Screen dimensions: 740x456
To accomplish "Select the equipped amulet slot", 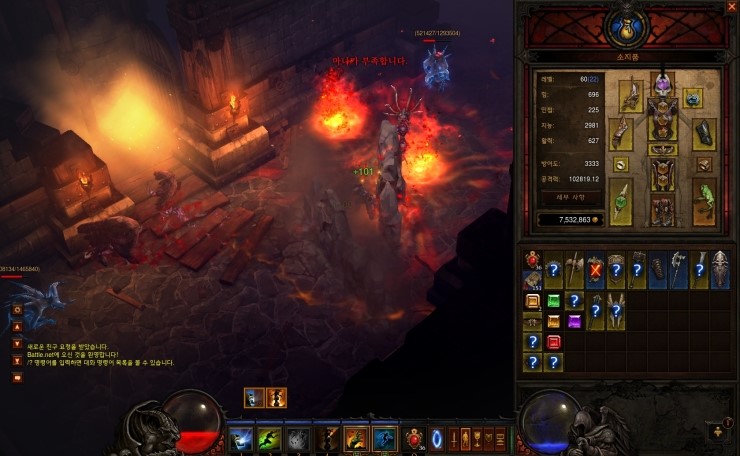I will [x=692, y=98].
